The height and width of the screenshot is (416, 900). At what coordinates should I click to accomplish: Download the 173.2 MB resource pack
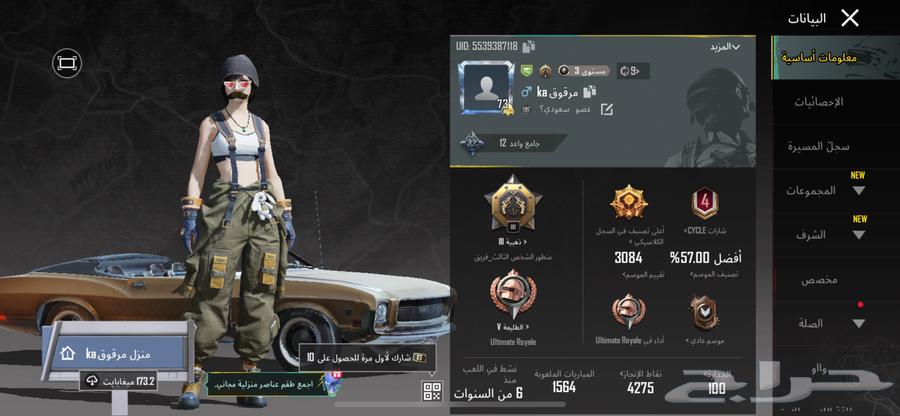coord(120,381)
